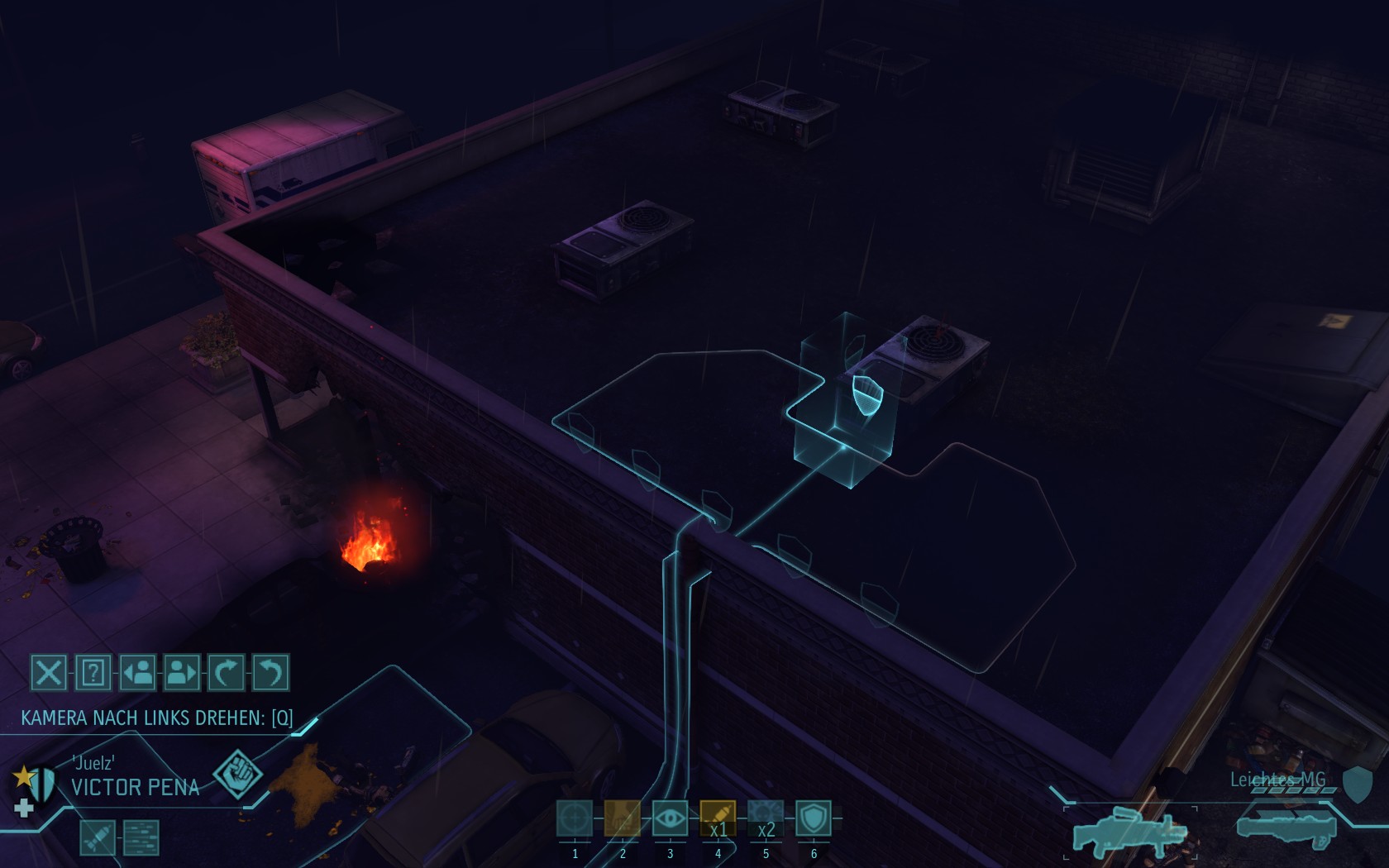
Task: Activate the Overwatch eye ability
Action: point(670,818)
